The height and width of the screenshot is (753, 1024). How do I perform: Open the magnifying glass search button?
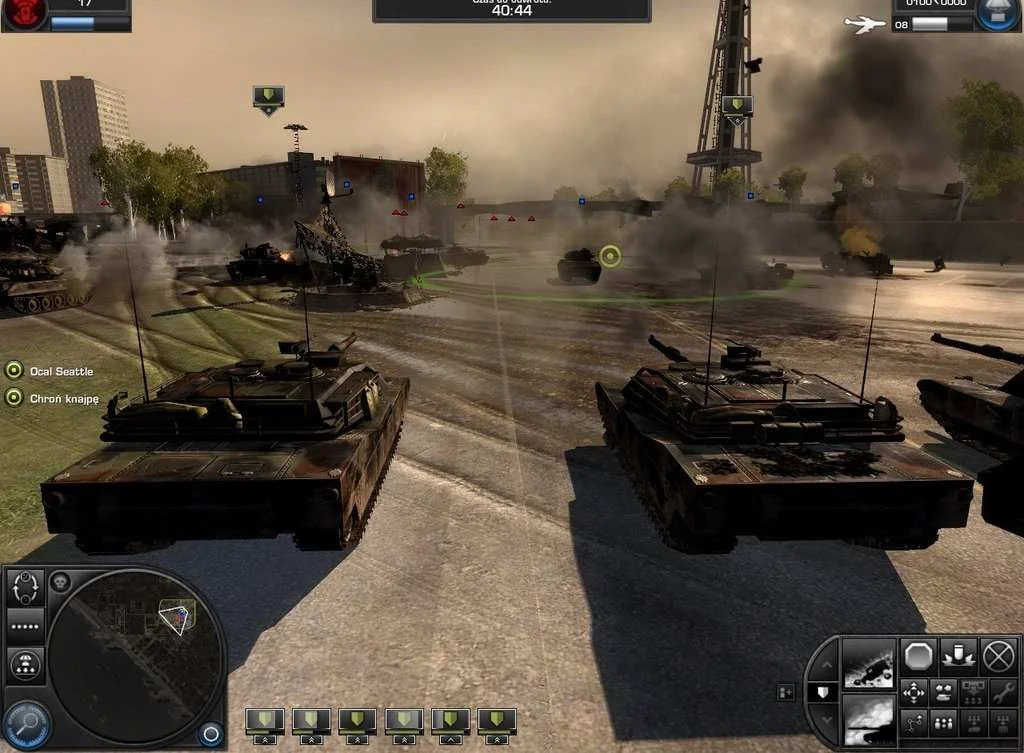pos(26,723)
